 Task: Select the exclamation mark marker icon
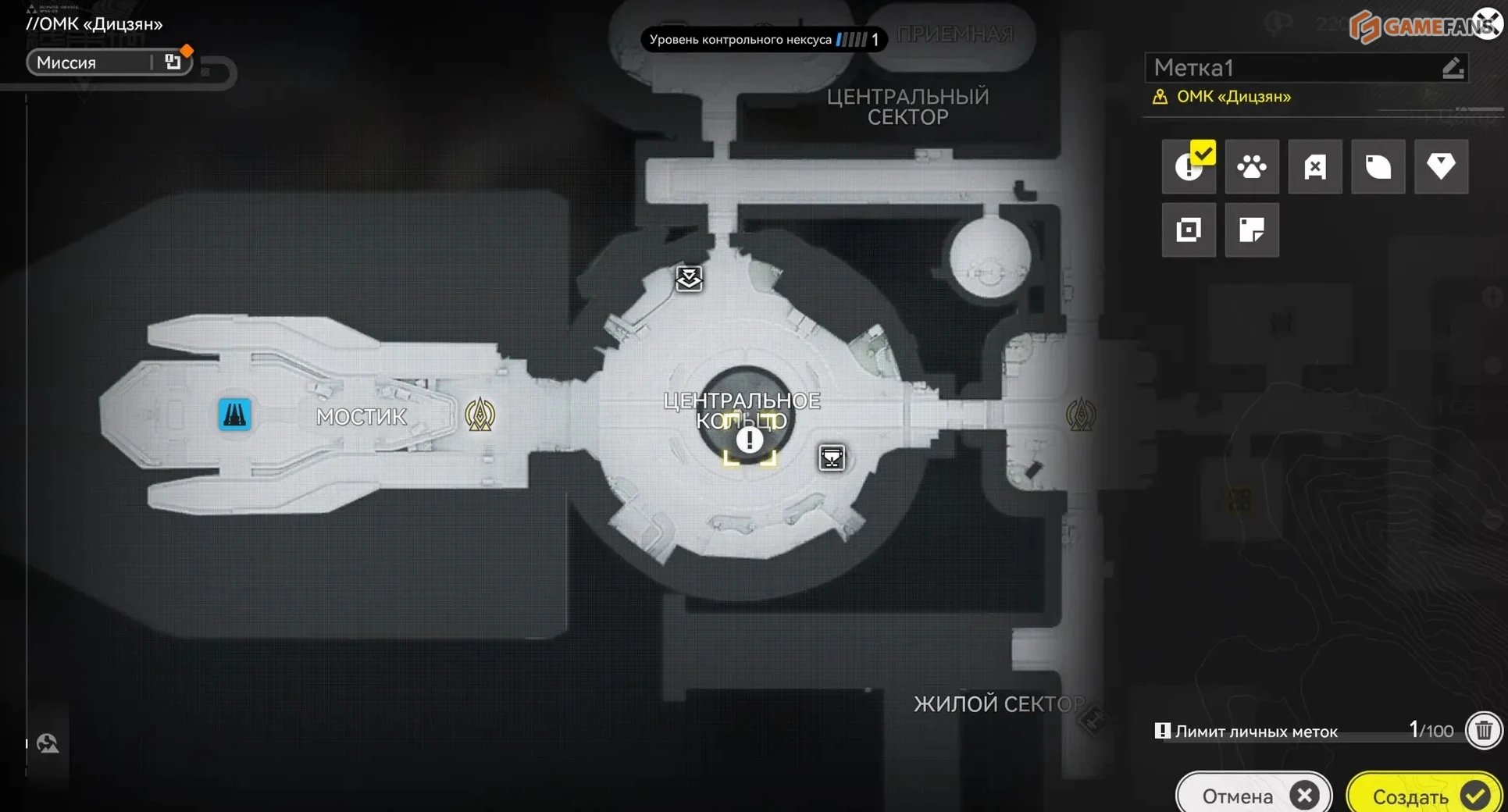pos(1189,166)
